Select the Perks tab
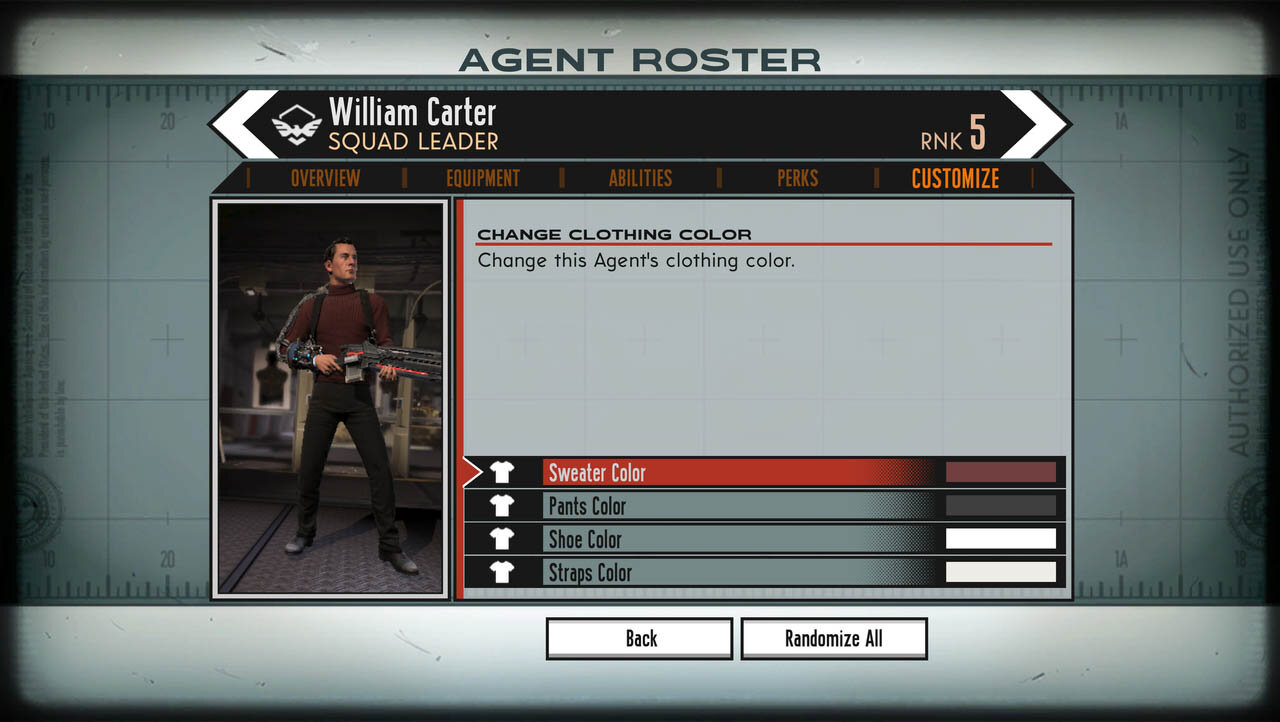 (x=797, y=178)
